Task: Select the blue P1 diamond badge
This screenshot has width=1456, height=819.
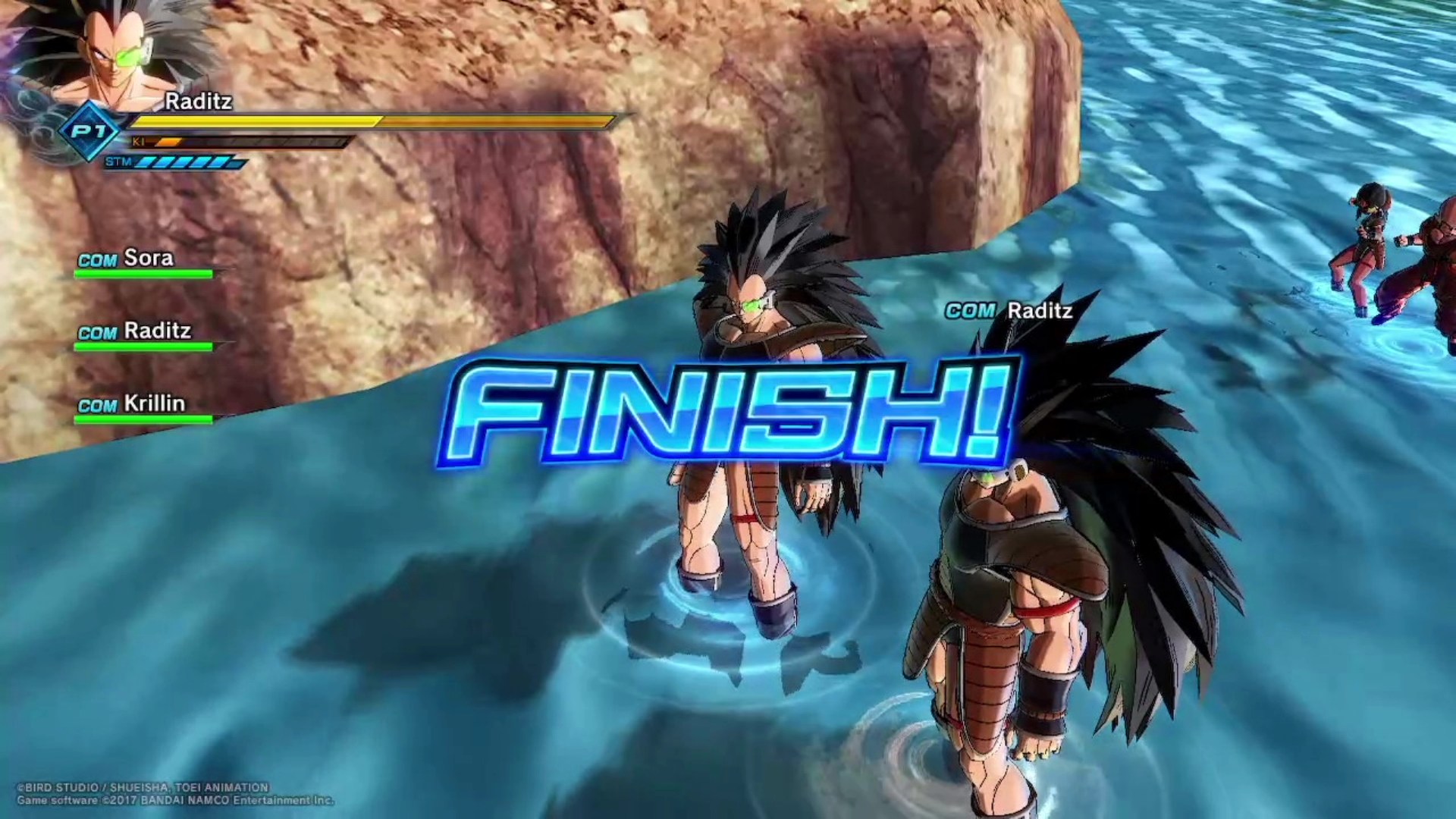Action: 89,131
